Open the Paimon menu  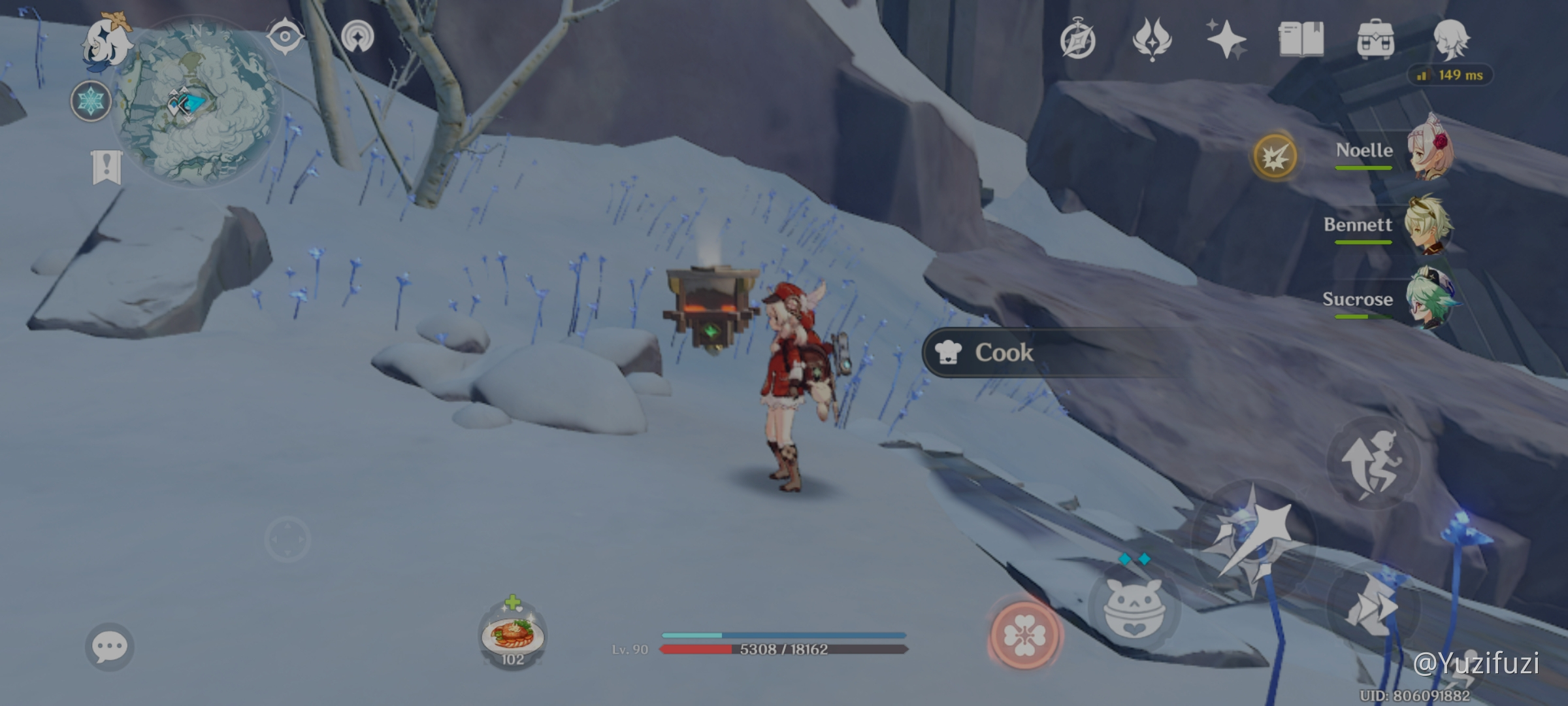pos(106,41)
